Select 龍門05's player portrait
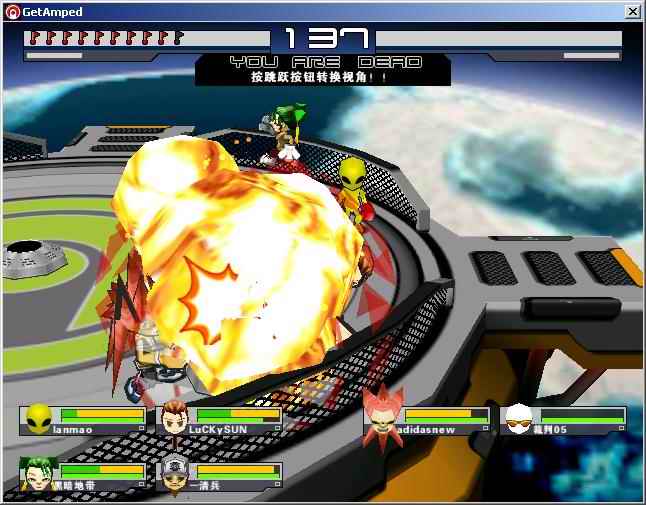 [x=518, y=418]
